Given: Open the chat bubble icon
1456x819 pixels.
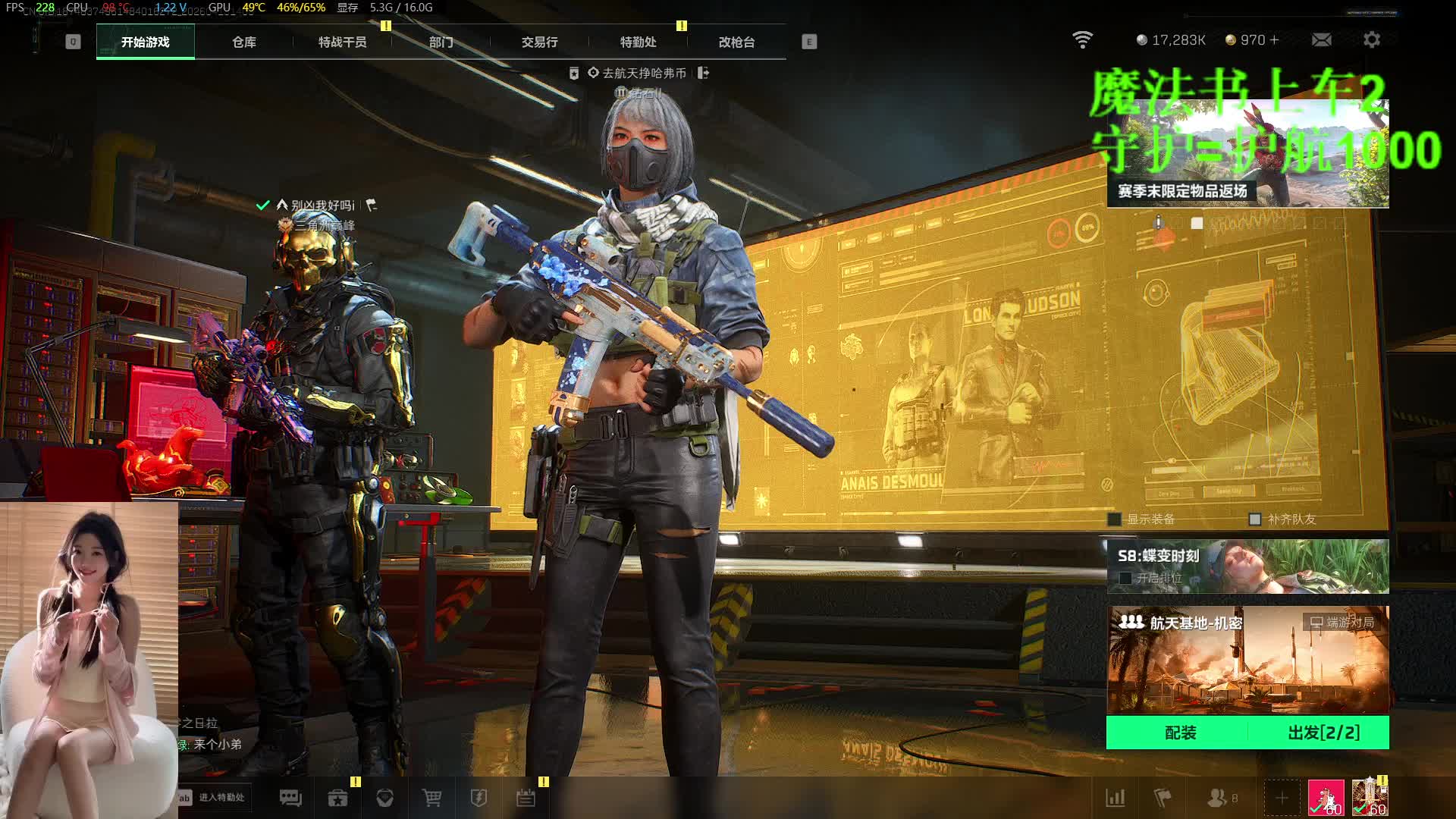Looking at the screenshot, I should tap(290, 798).
